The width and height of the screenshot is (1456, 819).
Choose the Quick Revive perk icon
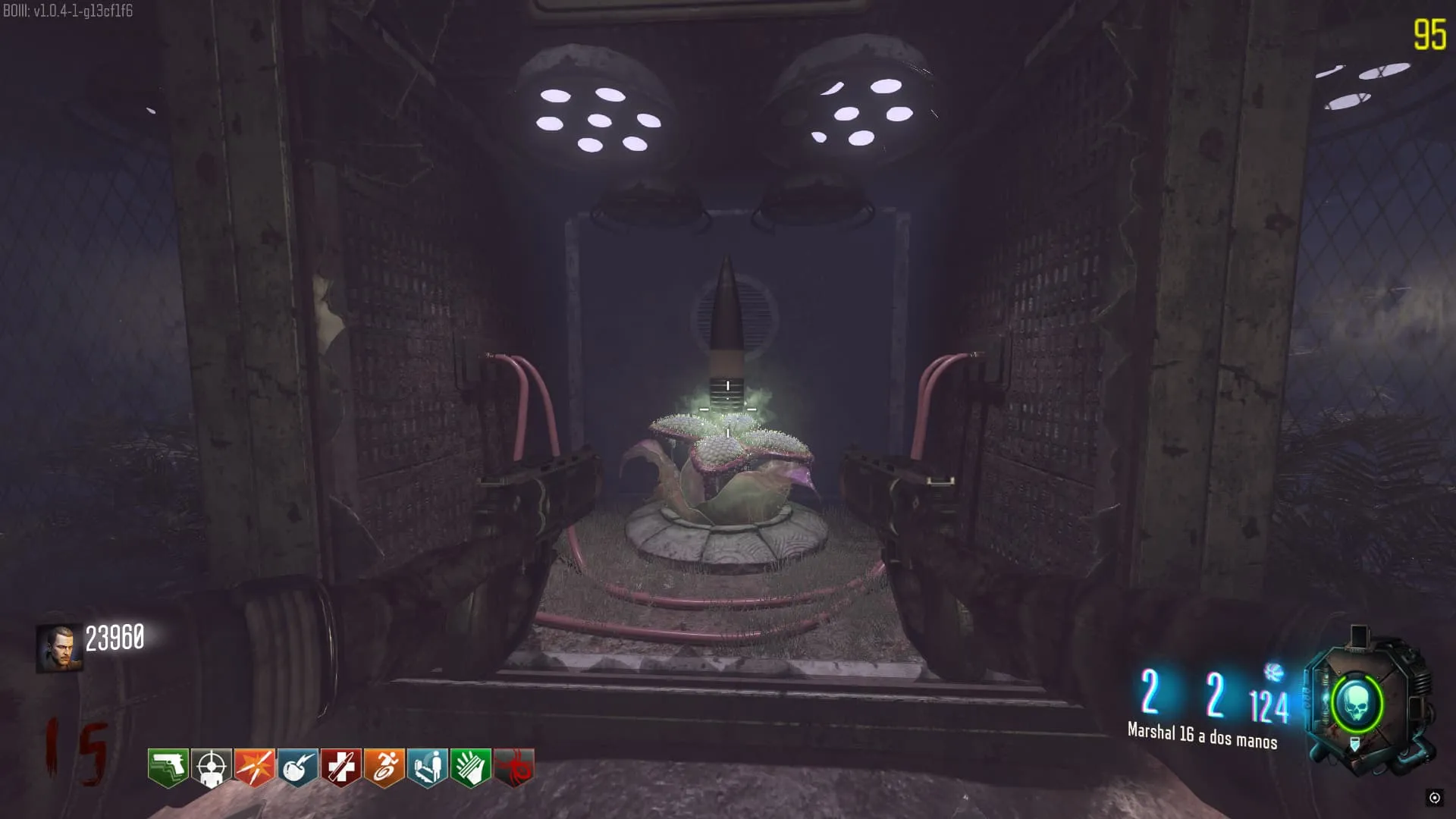coord(427,767)
